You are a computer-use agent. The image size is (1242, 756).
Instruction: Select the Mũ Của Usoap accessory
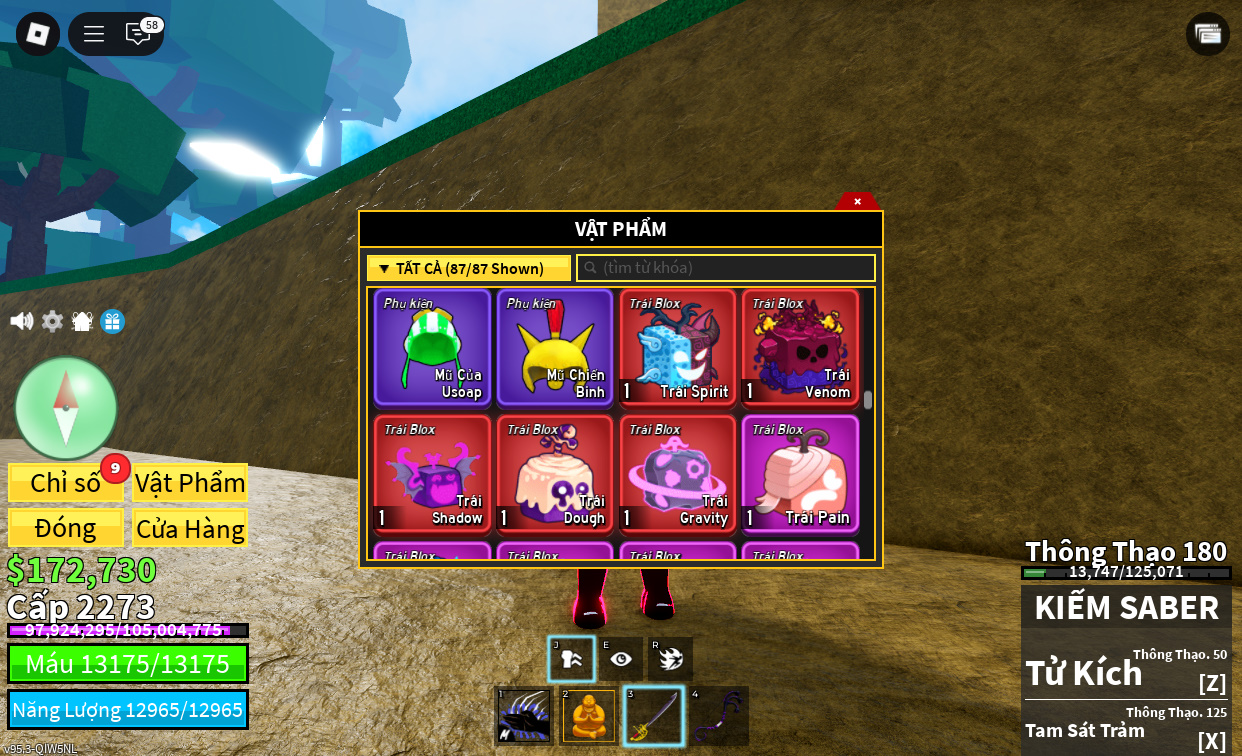433,347
